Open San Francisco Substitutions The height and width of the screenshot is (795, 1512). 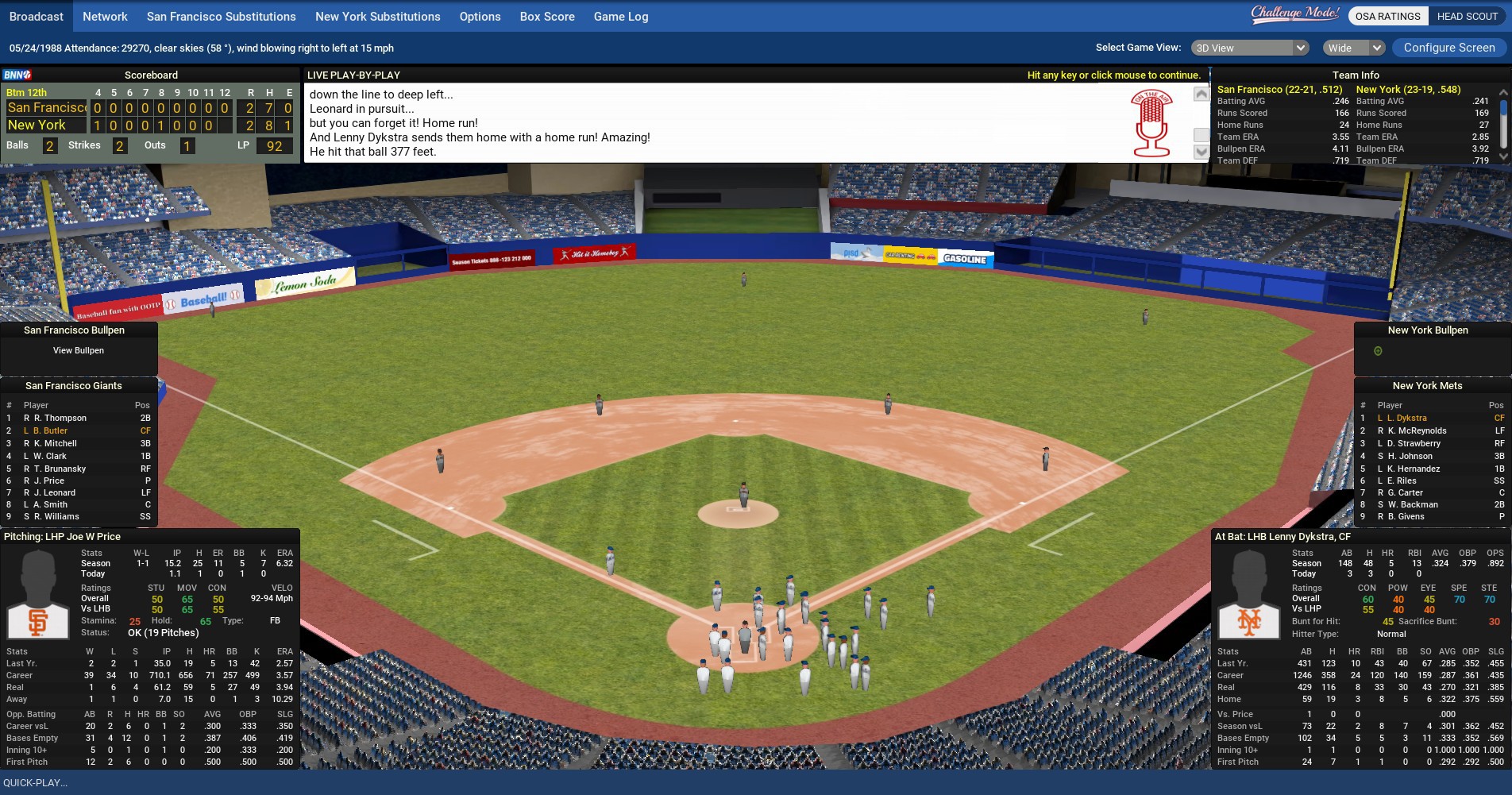[x=221, y=17]
